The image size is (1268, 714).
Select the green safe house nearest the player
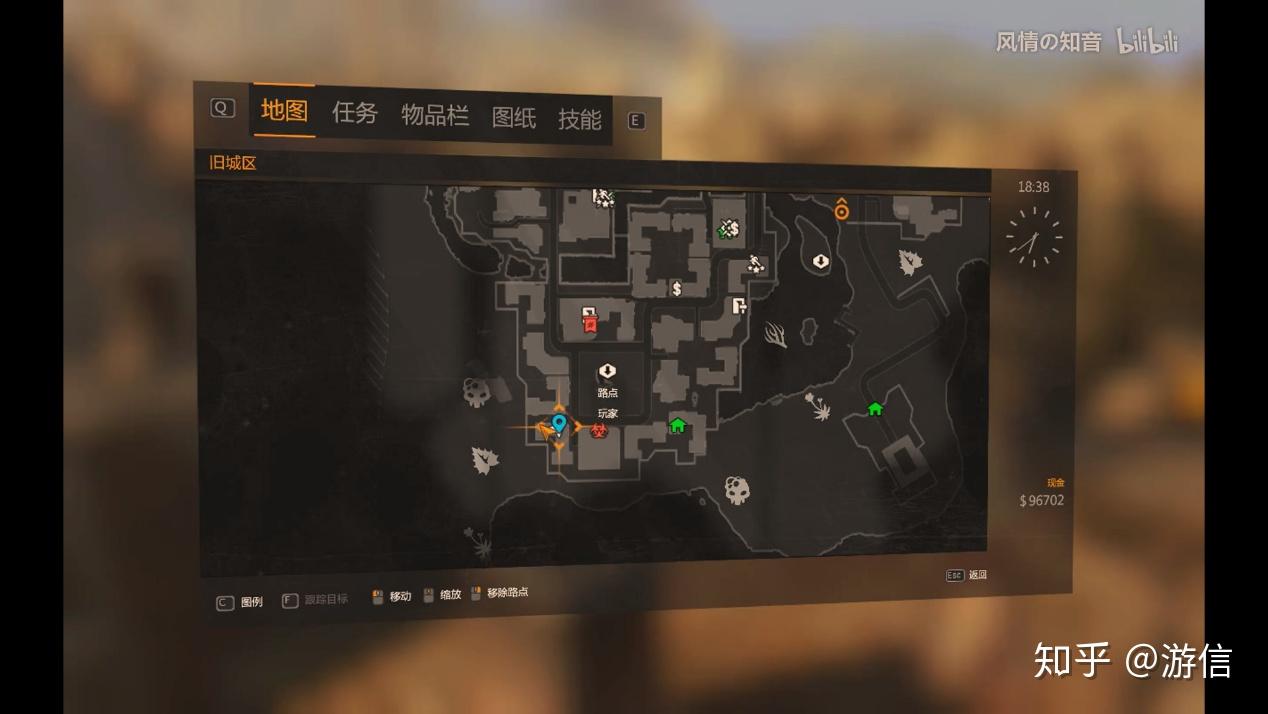click(x=677, y=426)
